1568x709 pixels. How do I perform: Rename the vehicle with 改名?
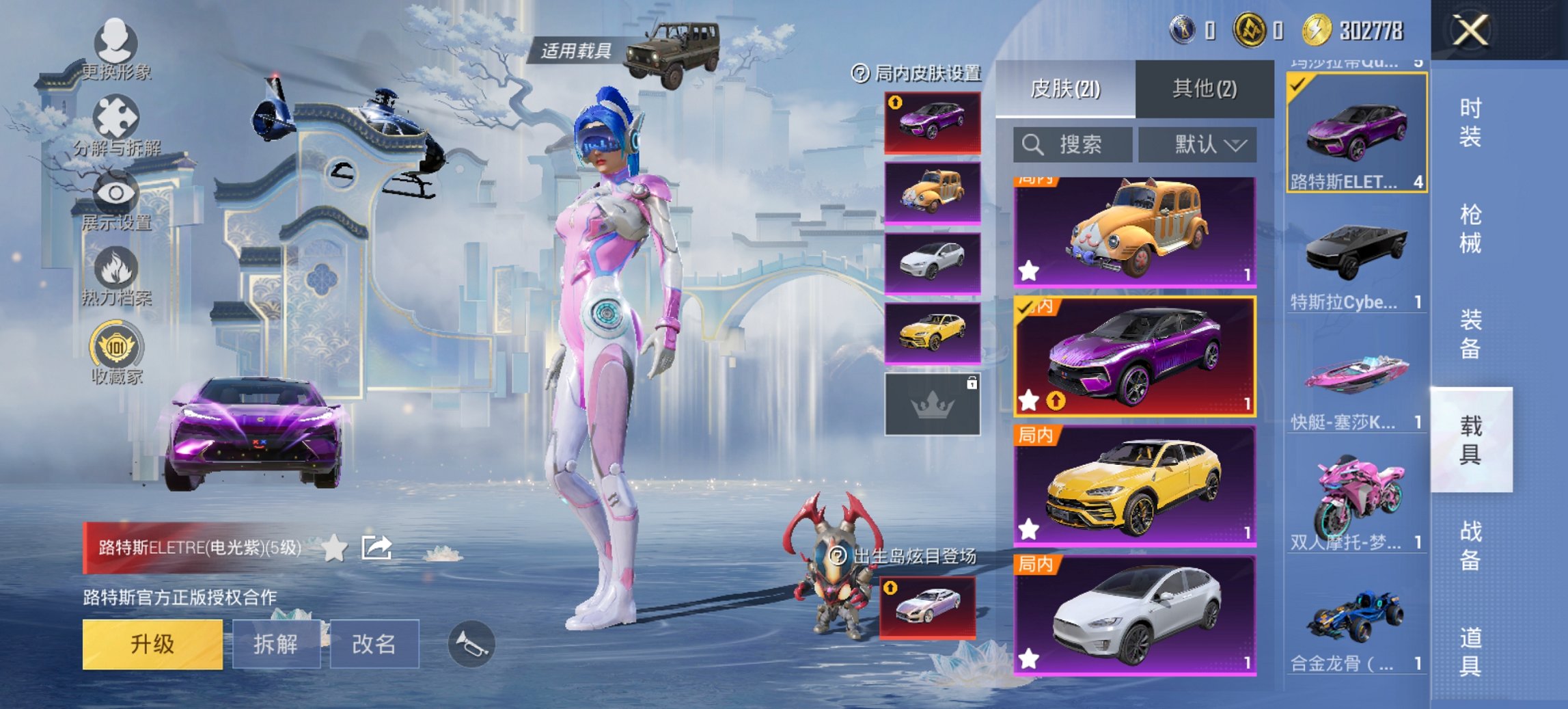[x=374, y=644]
